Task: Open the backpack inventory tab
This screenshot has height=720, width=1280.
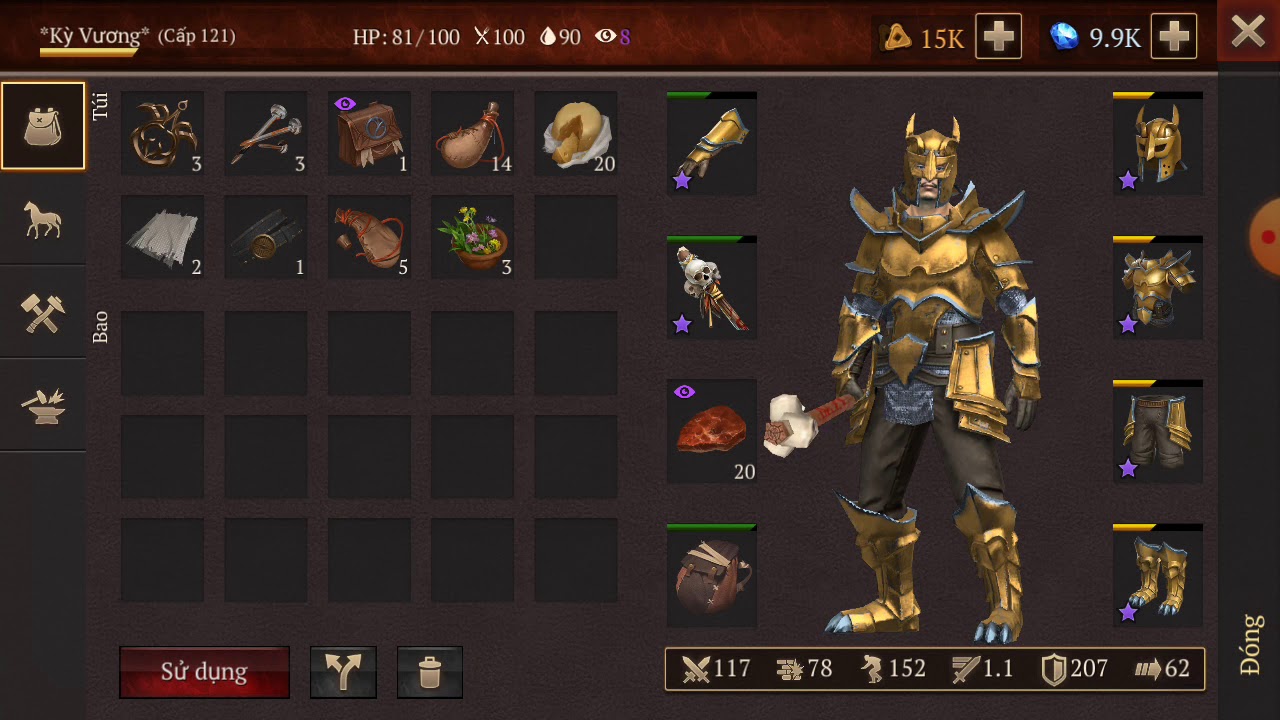Action: point(43,126)
